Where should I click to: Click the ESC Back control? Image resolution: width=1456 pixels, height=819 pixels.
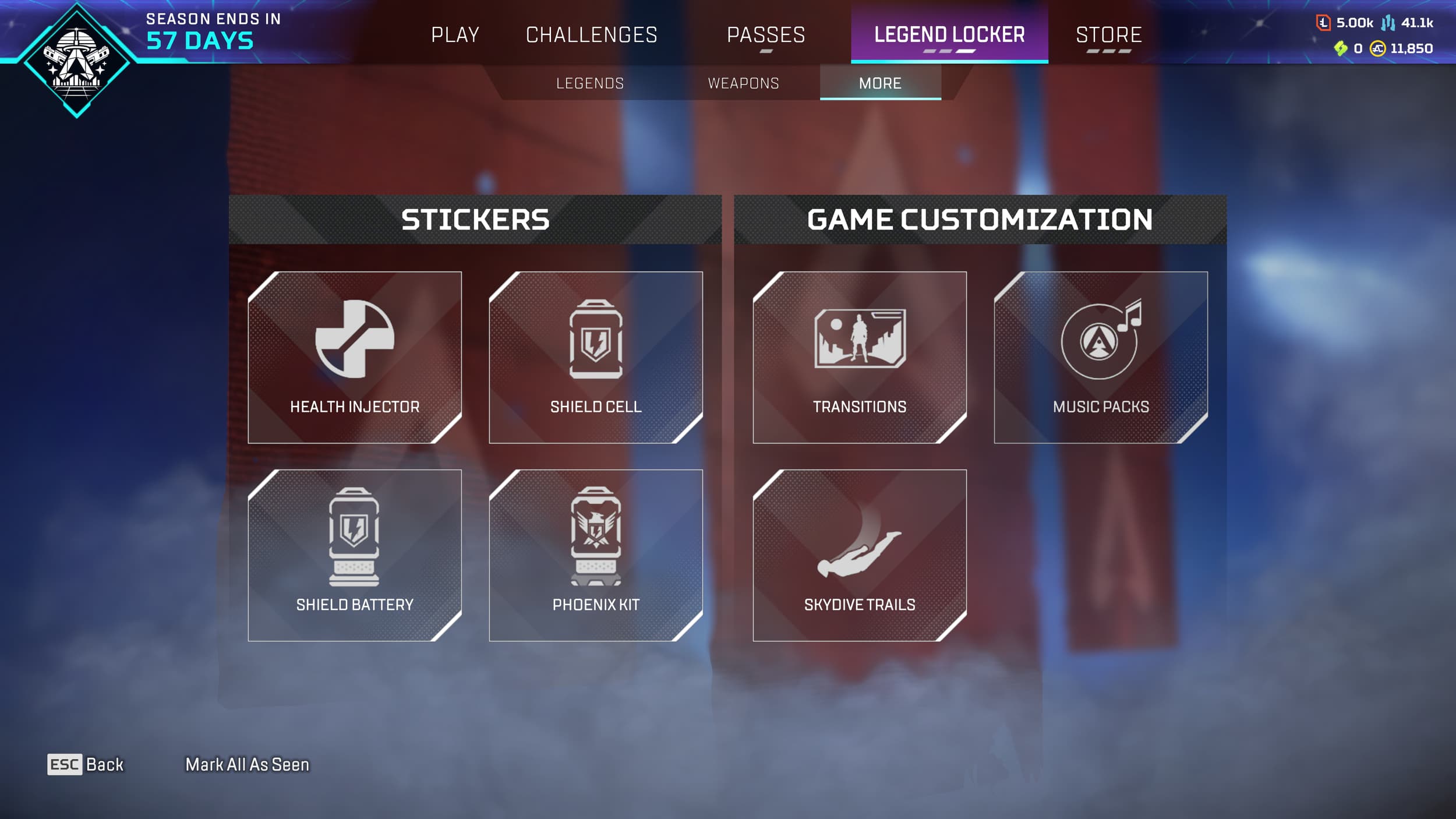(84, 765)
